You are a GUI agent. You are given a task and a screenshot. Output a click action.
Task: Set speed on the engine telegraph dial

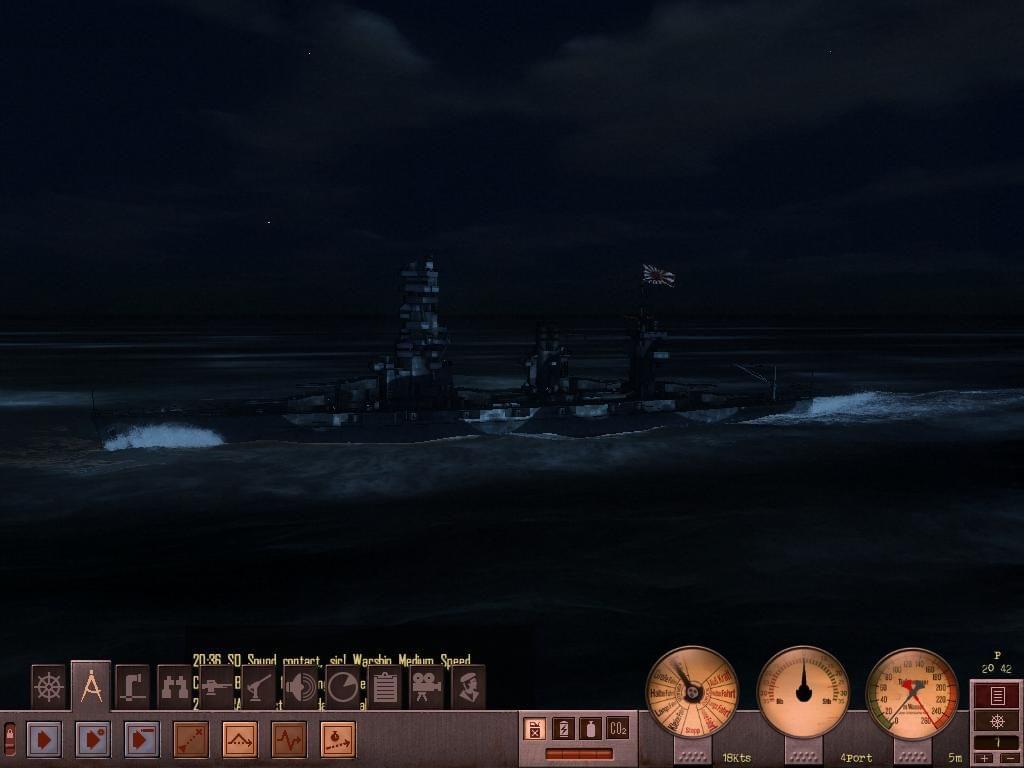click(x=692, y=691)
